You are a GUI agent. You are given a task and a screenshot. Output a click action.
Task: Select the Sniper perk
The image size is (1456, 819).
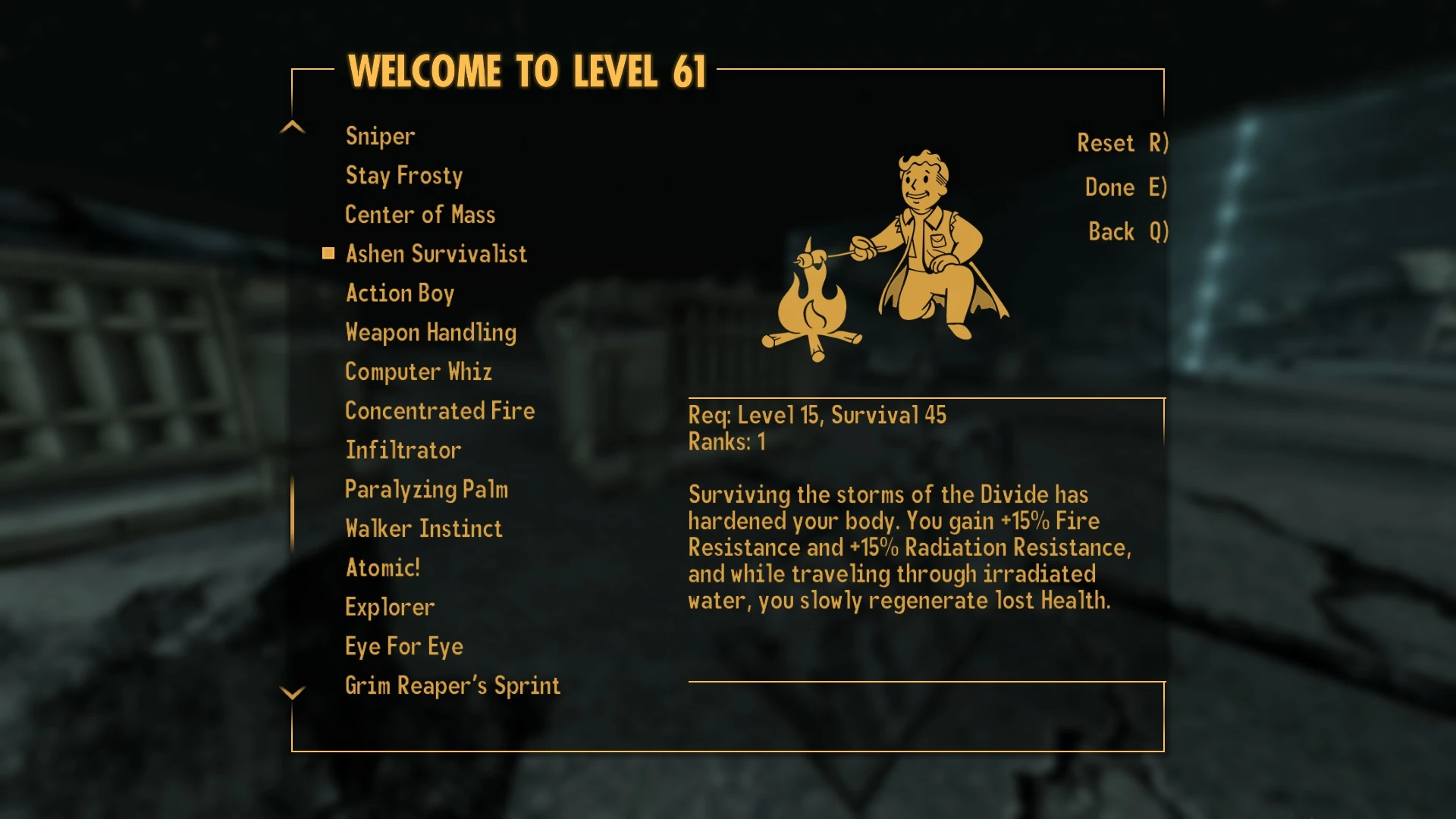point(379,136)
